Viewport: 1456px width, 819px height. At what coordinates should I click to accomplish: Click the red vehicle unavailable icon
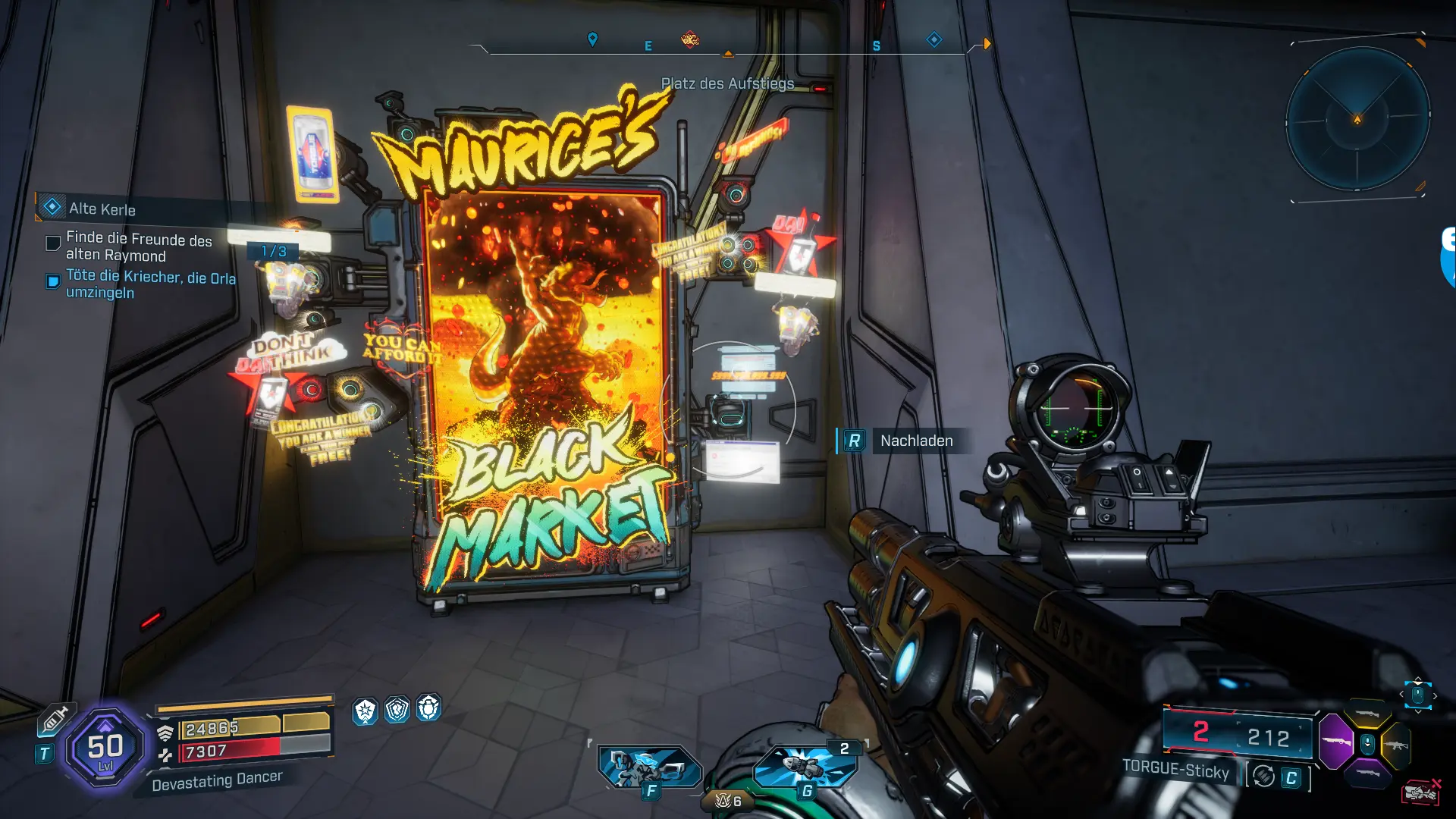click(x=1420, y=792)
